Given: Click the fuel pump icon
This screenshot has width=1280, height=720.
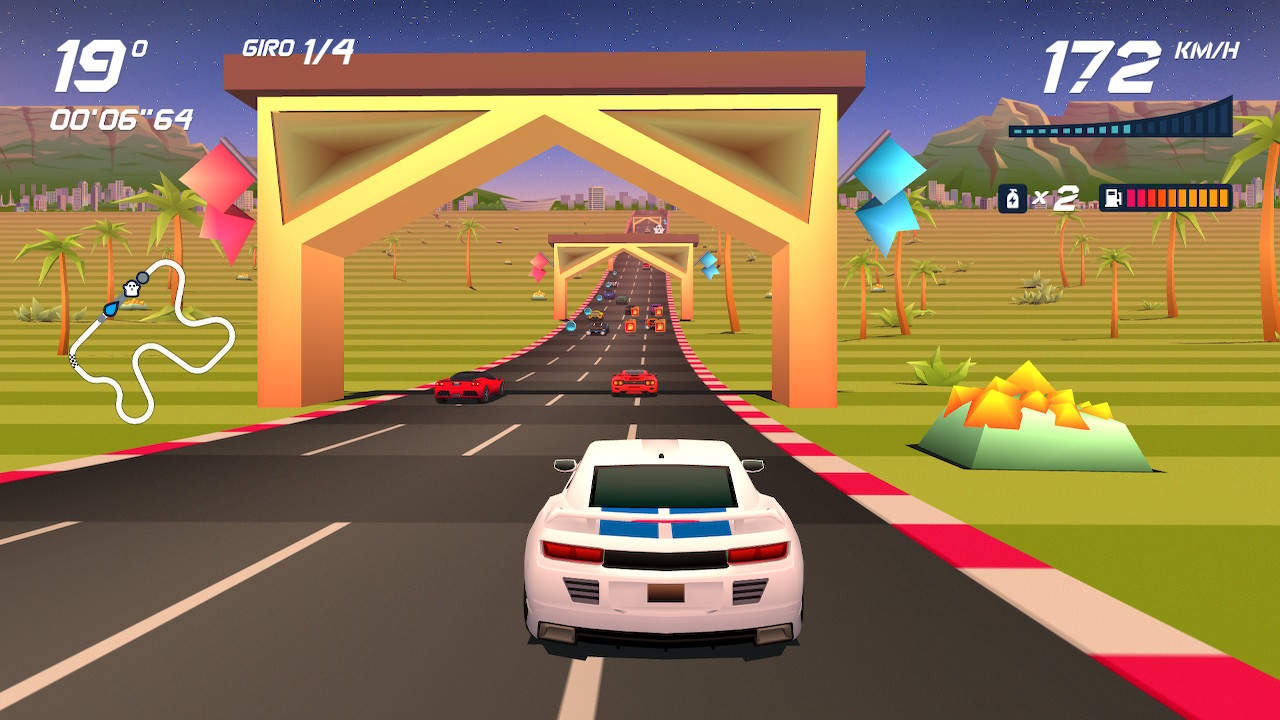Looking at the screenshot, I should point(1112,198).
